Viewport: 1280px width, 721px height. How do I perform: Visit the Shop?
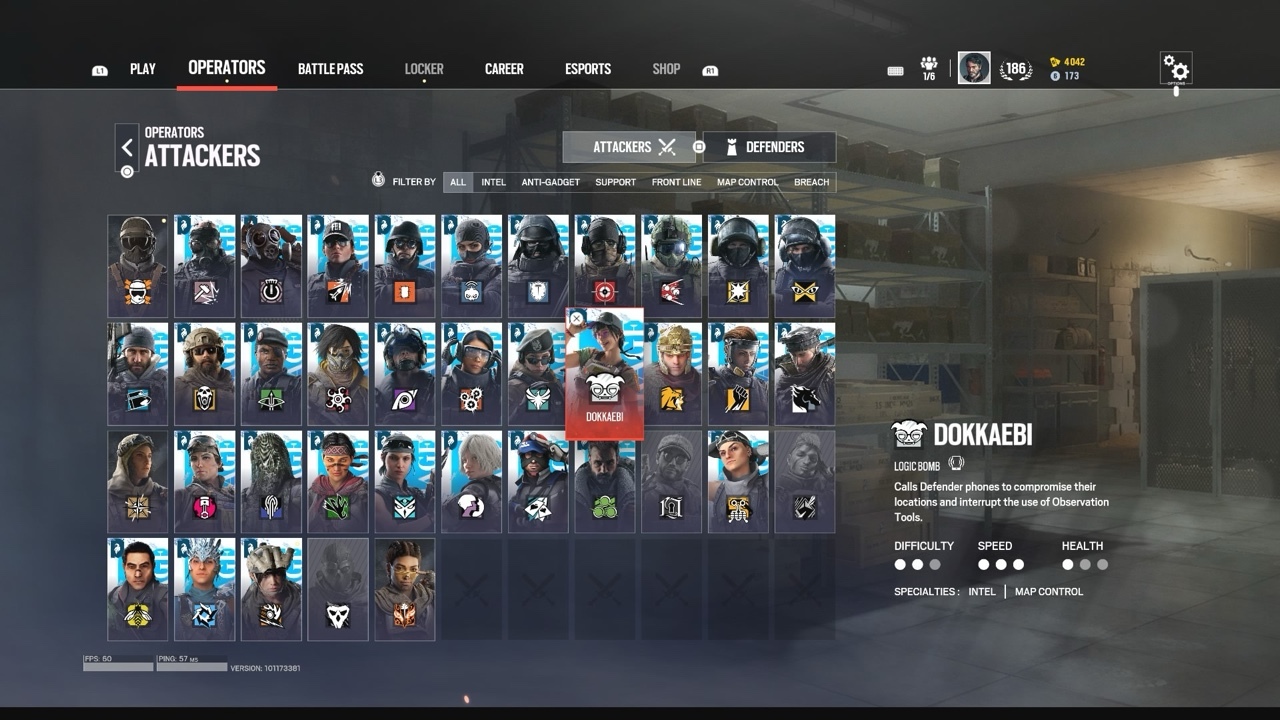pyautogui.click(x=666, y=69)
